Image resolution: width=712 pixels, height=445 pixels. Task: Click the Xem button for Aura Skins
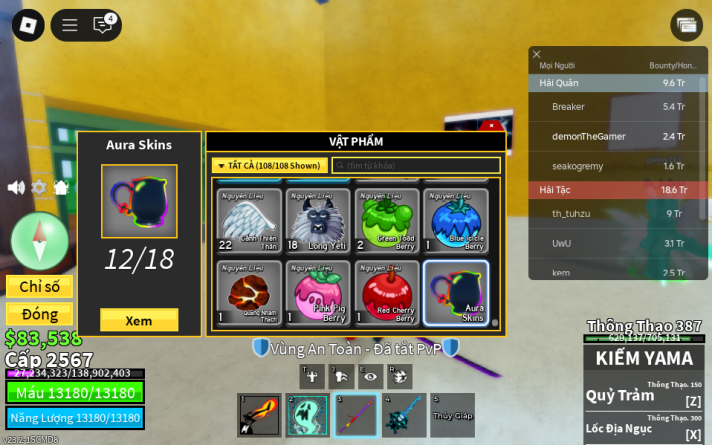pyautogui.click(x=139, y=320)
